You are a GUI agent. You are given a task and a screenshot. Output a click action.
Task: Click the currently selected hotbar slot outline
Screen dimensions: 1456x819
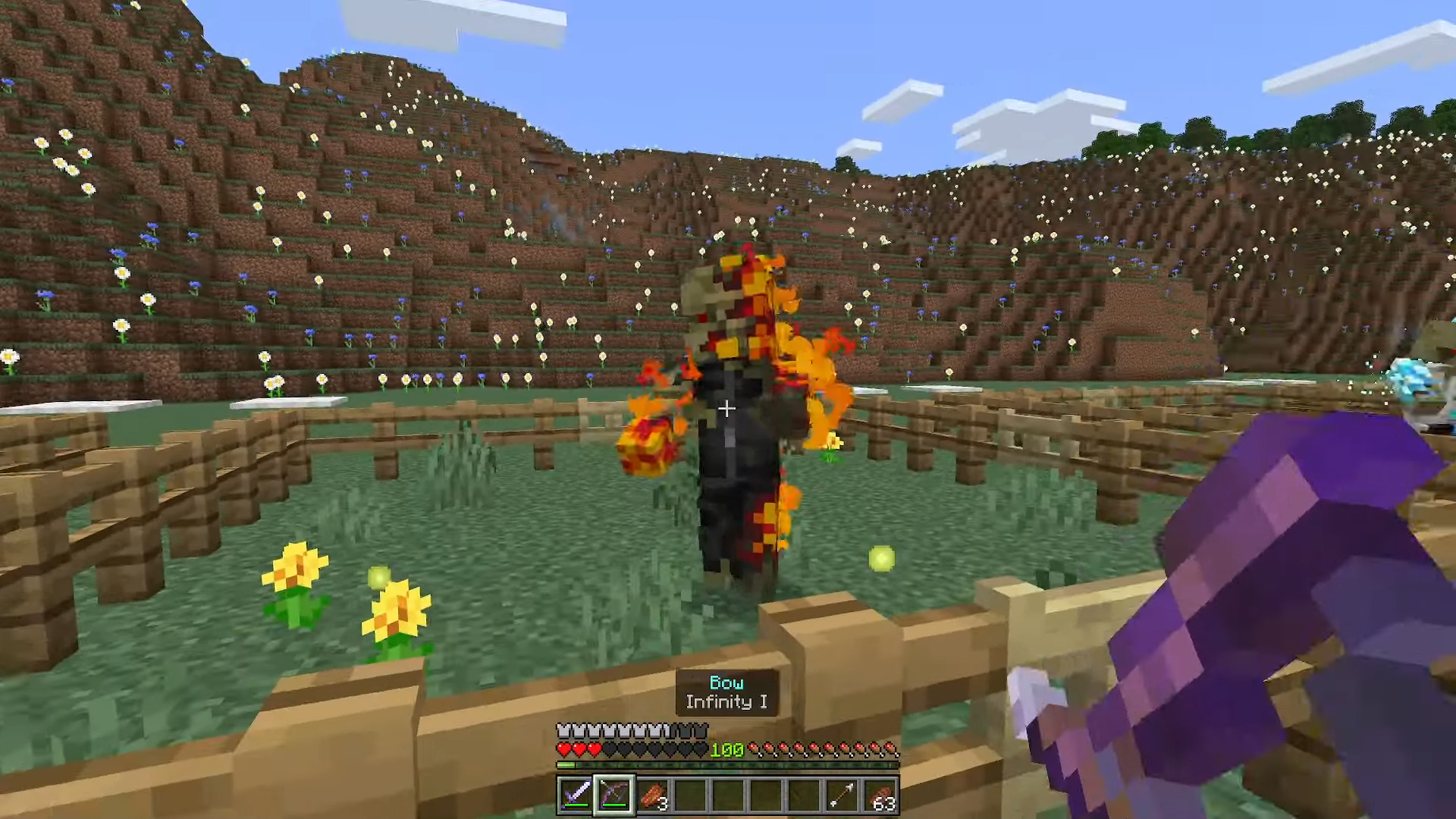616,794
